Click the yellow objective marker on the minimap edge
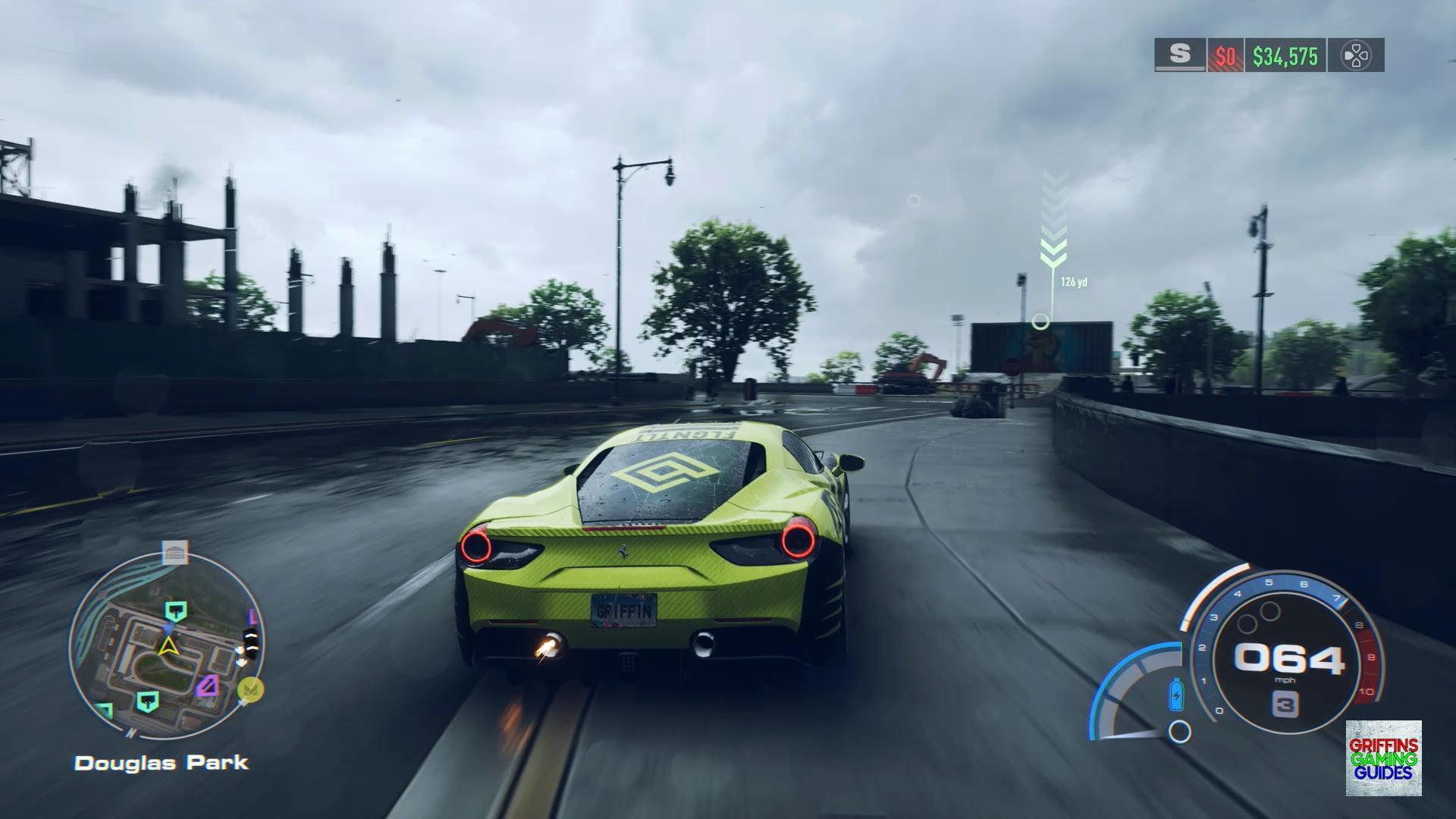The height and width of the screenshot is (819, 1456). coord(251,689)
